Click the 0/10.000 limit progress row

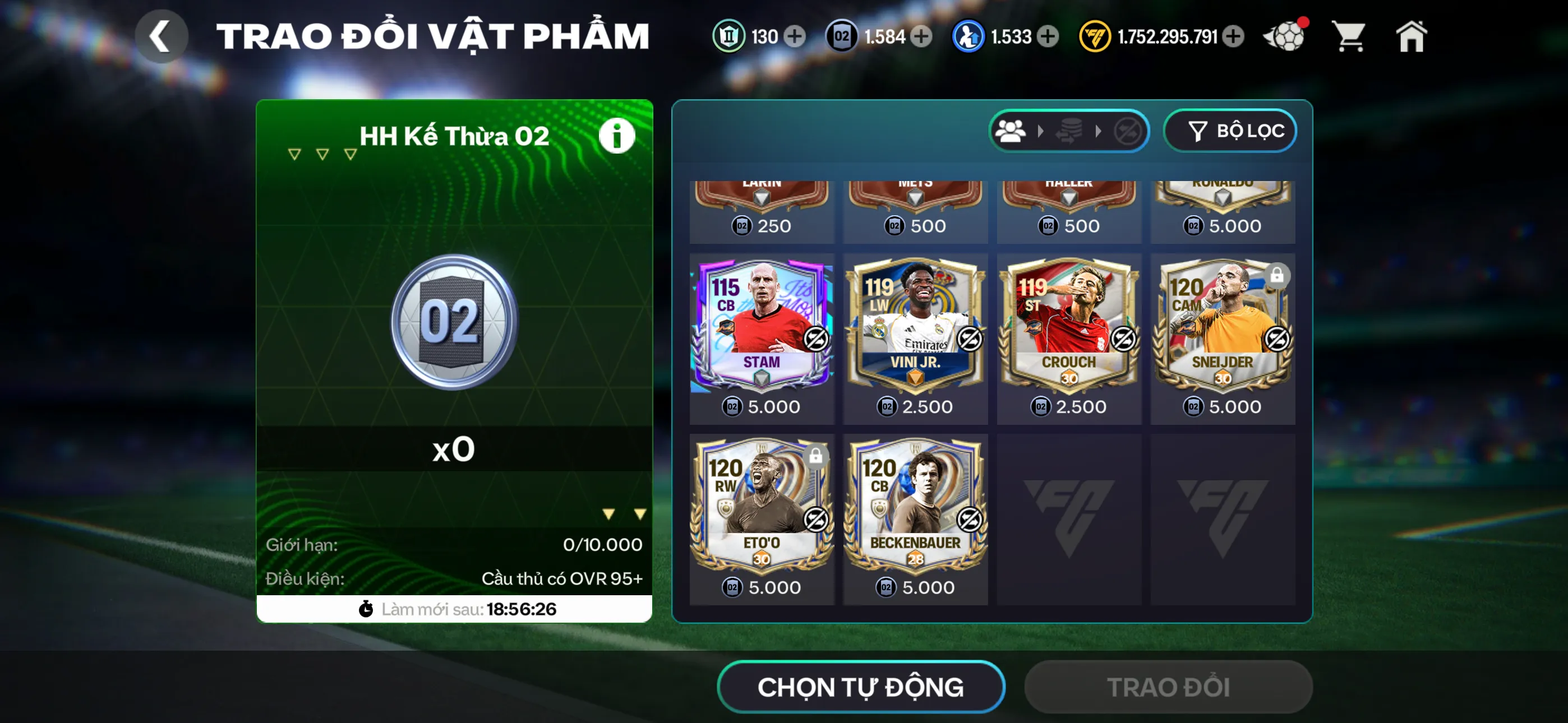[x=454, y=545]
